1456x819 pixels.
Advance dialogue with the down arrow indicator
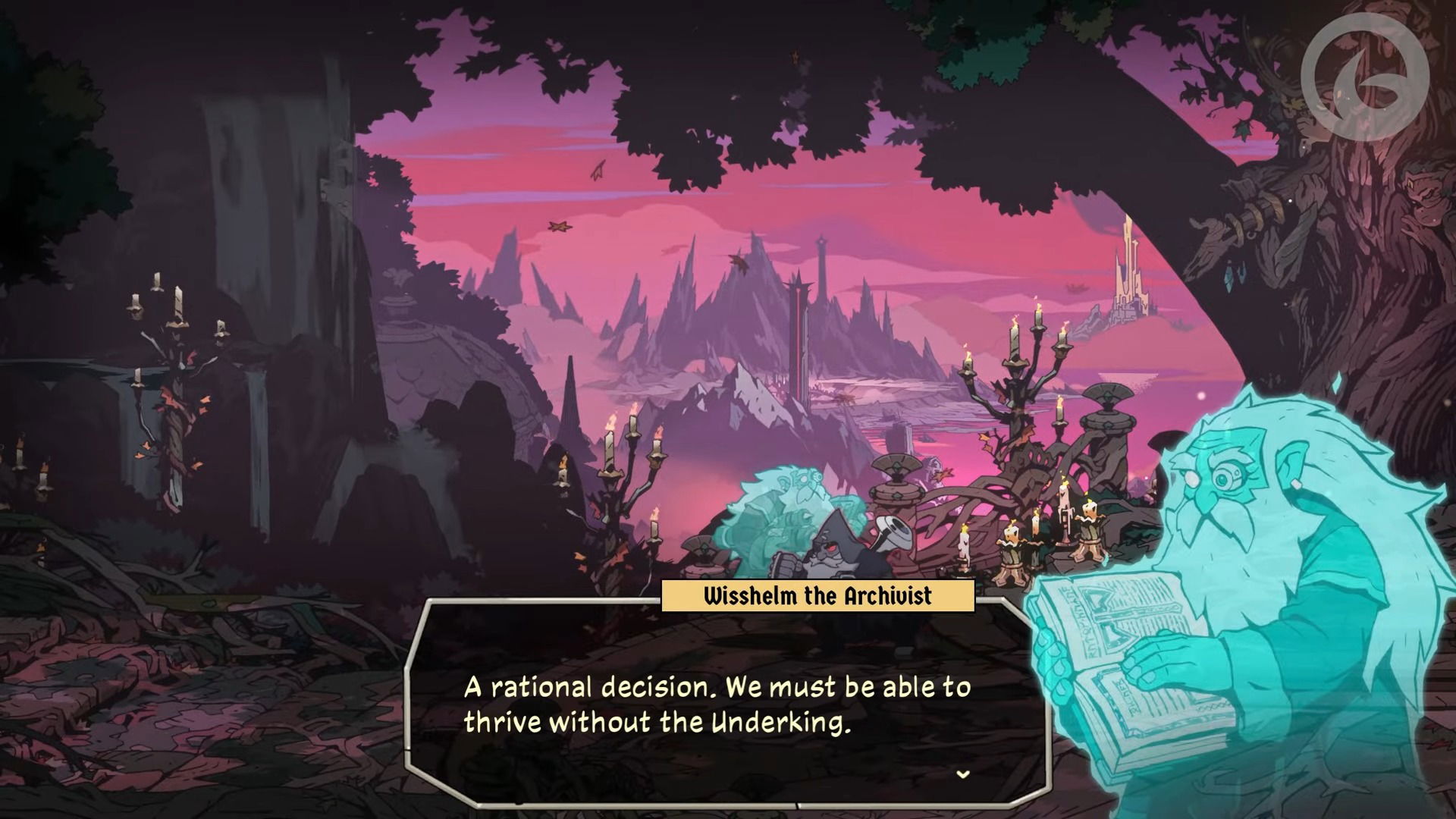point(963,774)
